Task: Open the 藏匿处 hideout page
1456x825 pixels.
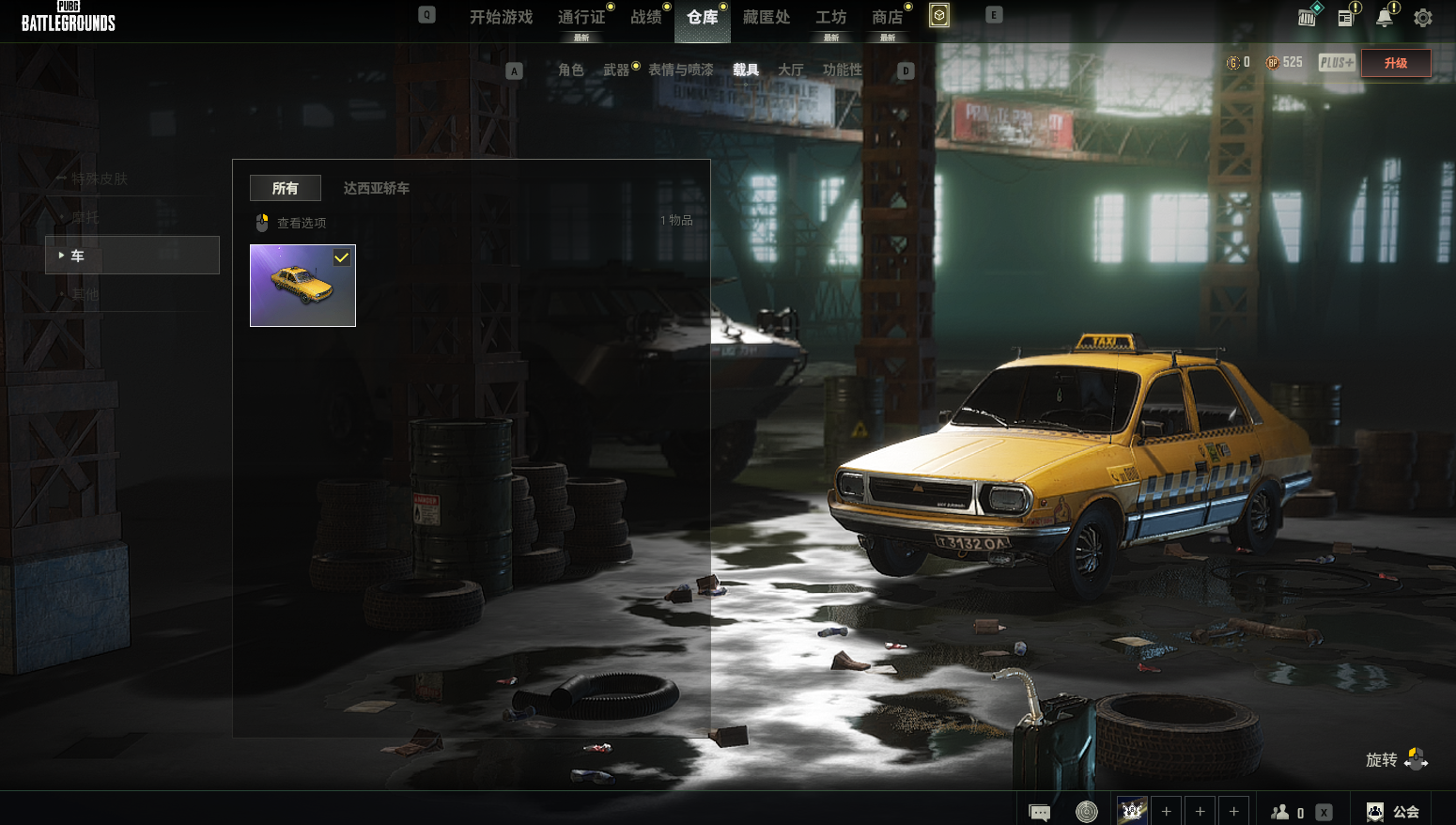Action: click(767, 18)
